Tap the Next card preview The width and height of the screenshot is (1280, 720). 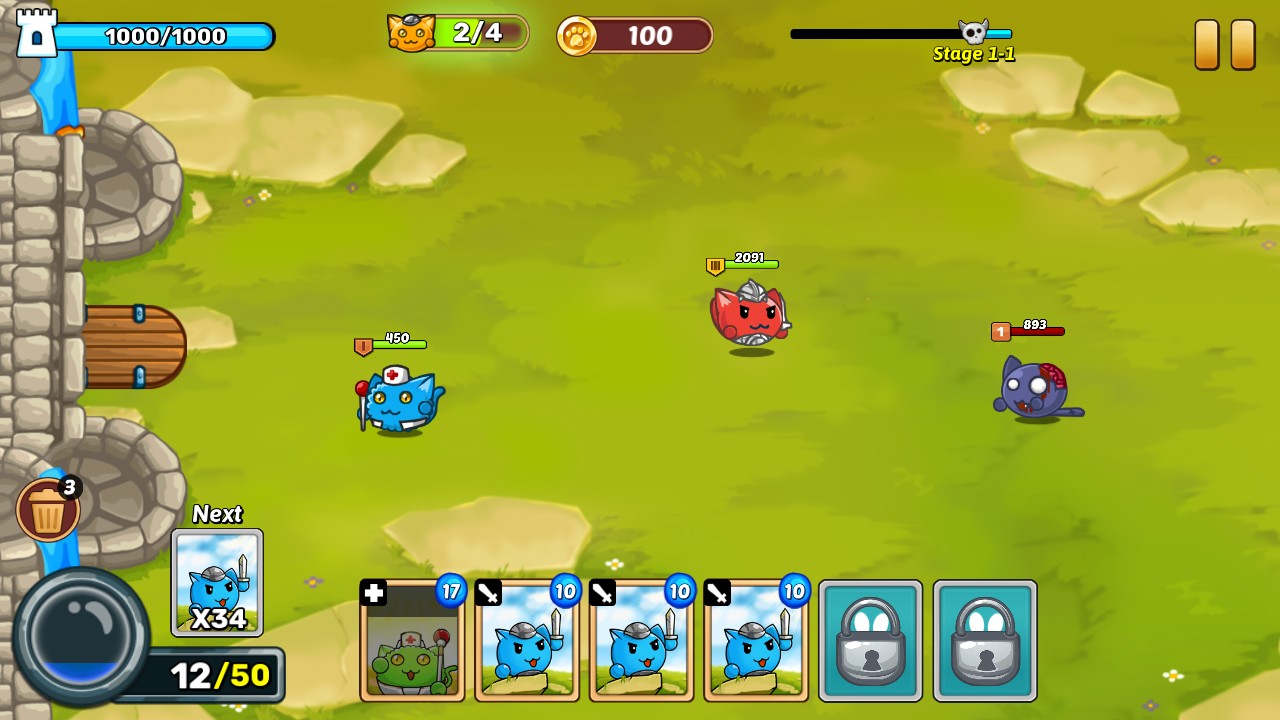[217, 583]
